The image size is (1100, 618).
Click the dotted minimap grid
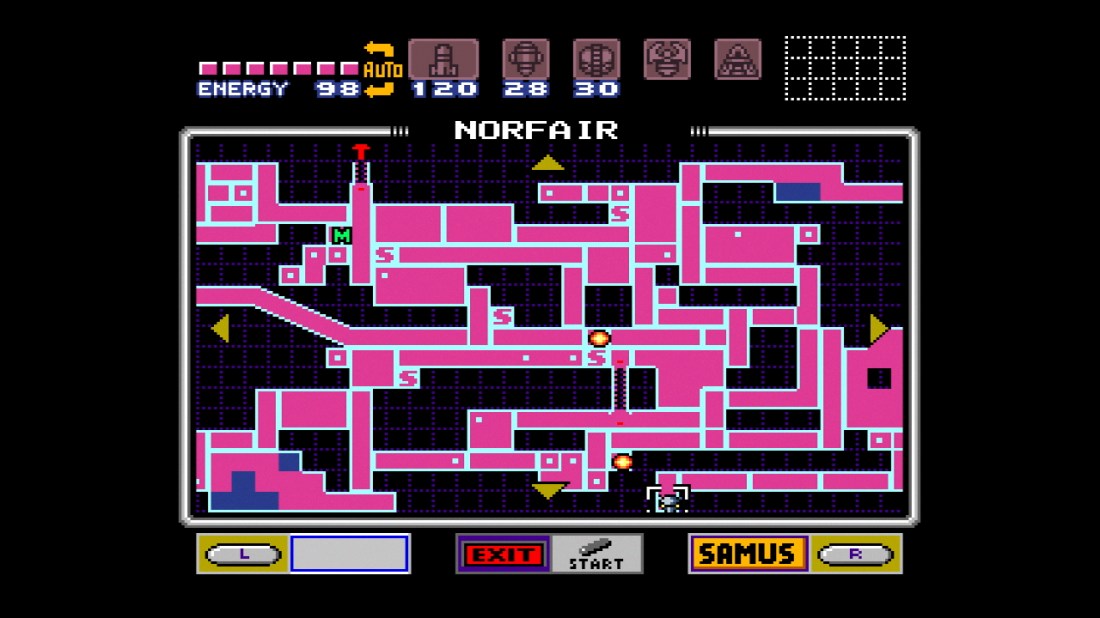tap(845, 68)
